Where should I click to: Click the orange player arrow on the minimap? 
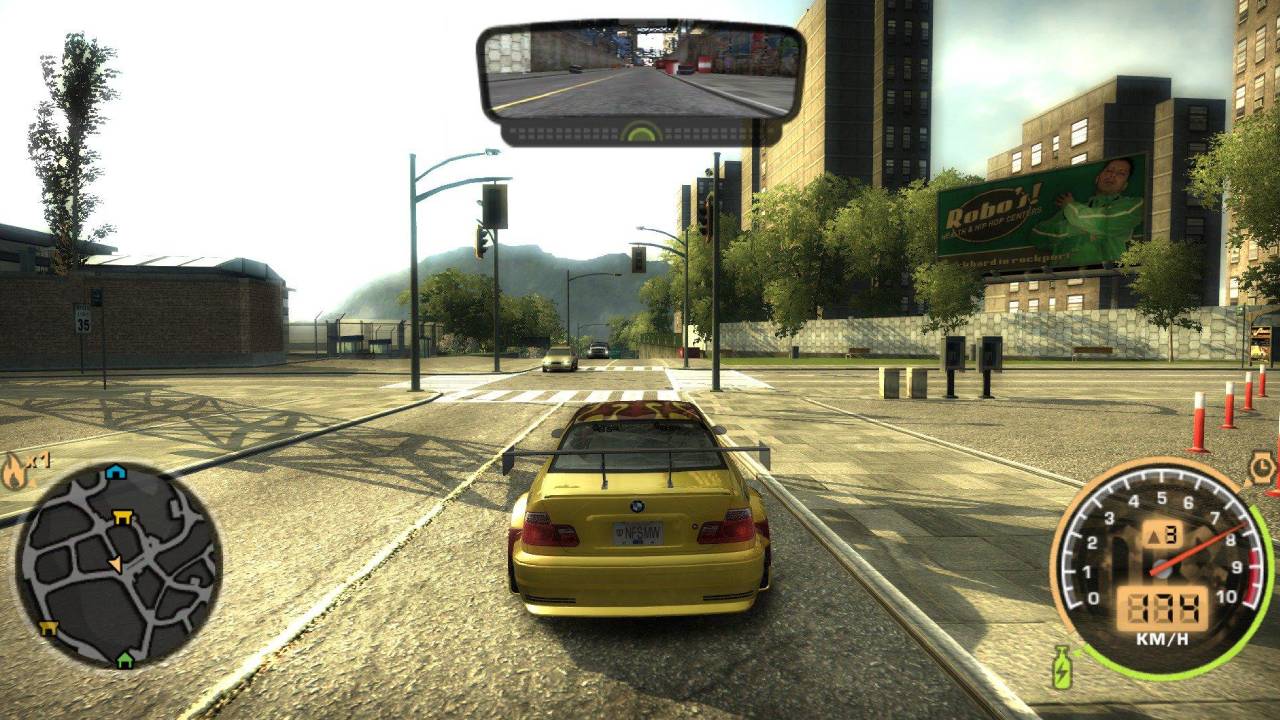116,564
